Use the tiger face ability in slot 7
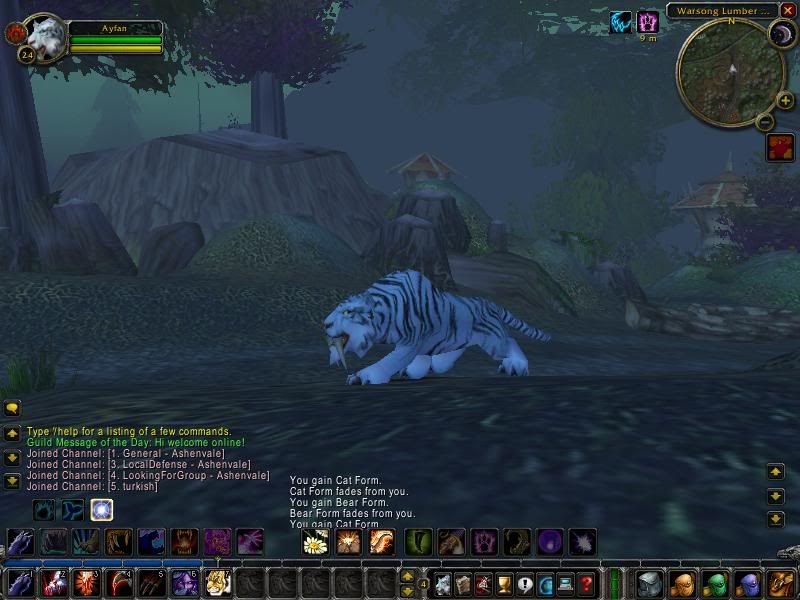 (218, 582)
